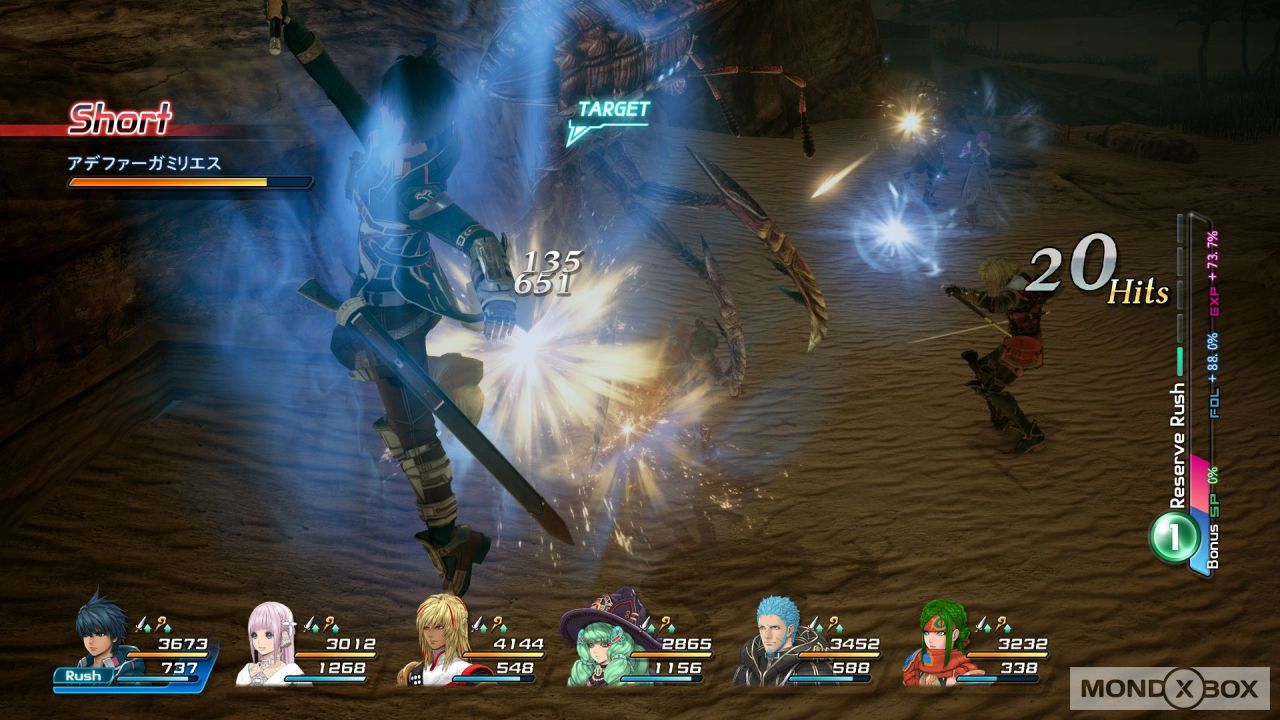
Task: Select the blue-haired swordsman party portrait
Action: point(103,638)
